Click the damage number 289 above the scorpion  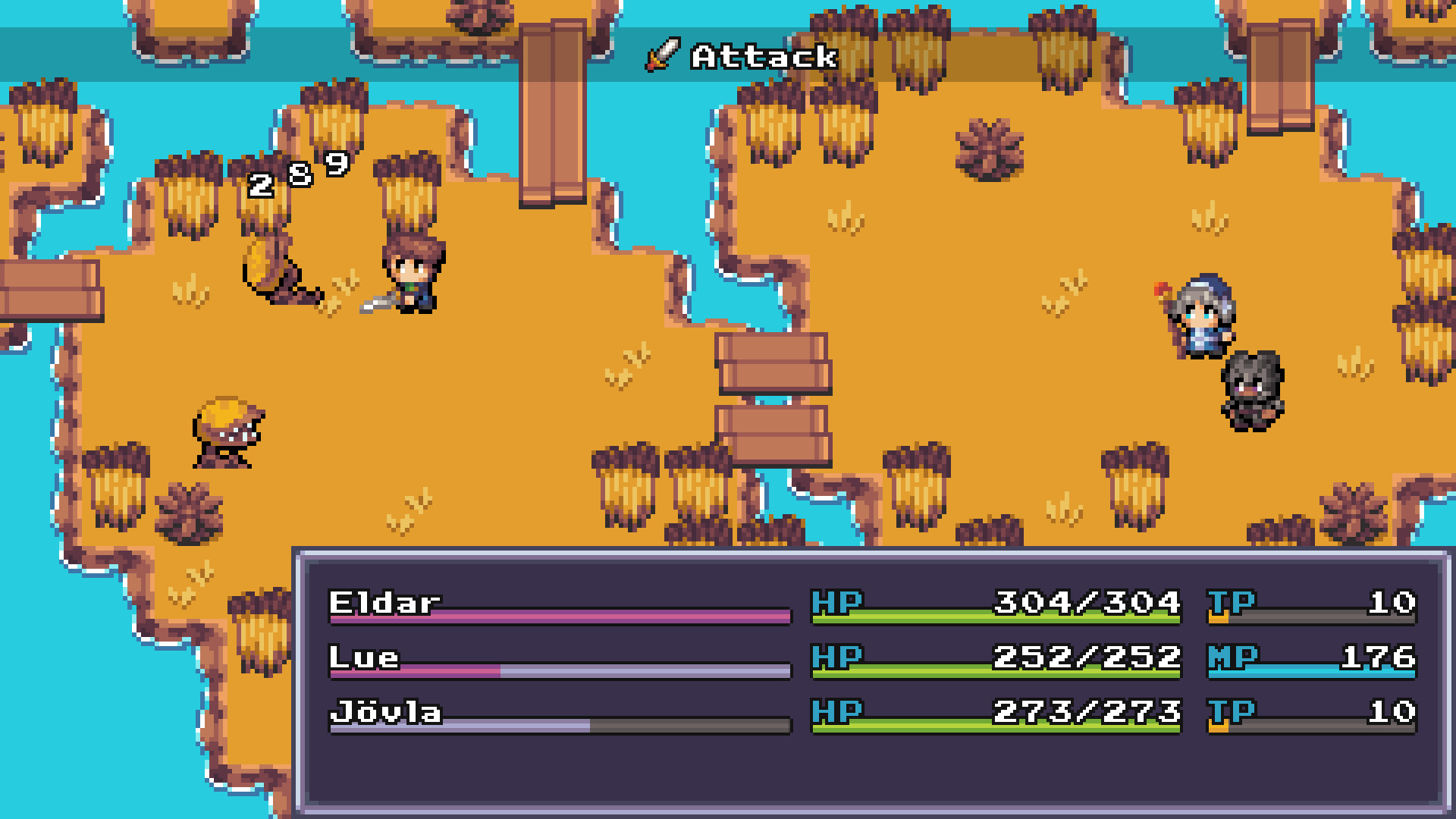[x=298, y=174]
